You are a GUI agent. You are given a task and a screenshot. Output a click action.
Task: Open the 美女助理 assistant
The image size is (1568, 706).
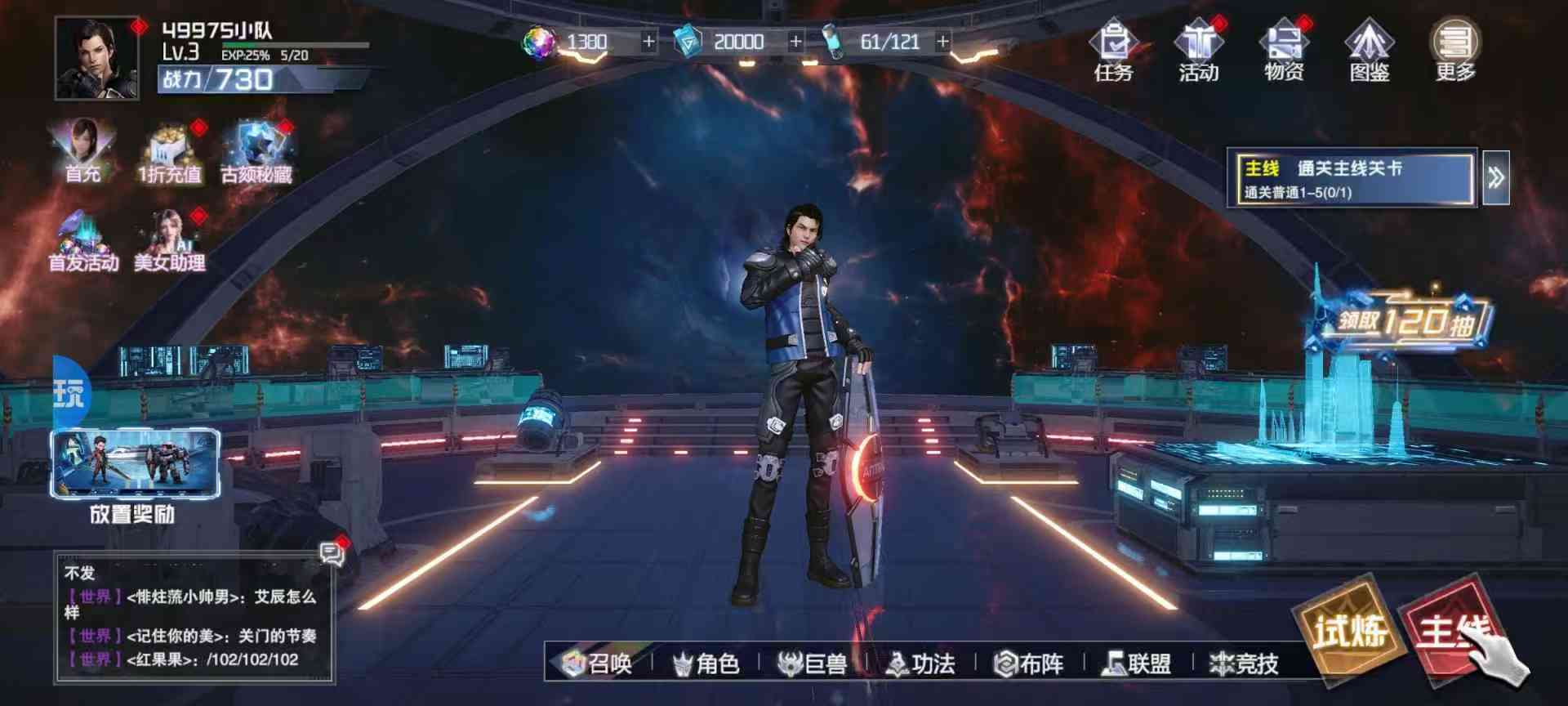tap(170, 241)
